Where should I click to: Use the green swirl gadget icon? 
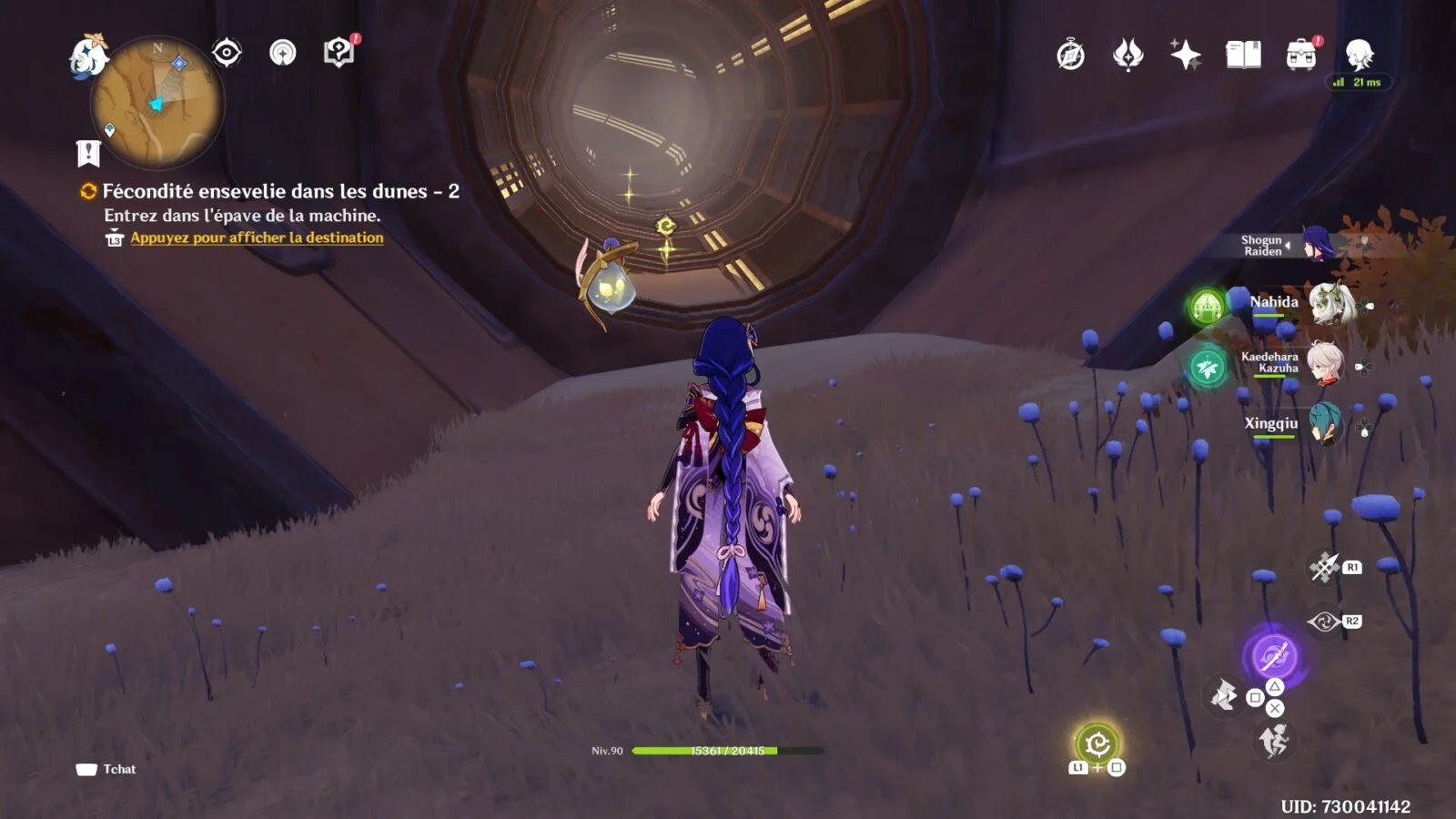(x=1097, y=744)
